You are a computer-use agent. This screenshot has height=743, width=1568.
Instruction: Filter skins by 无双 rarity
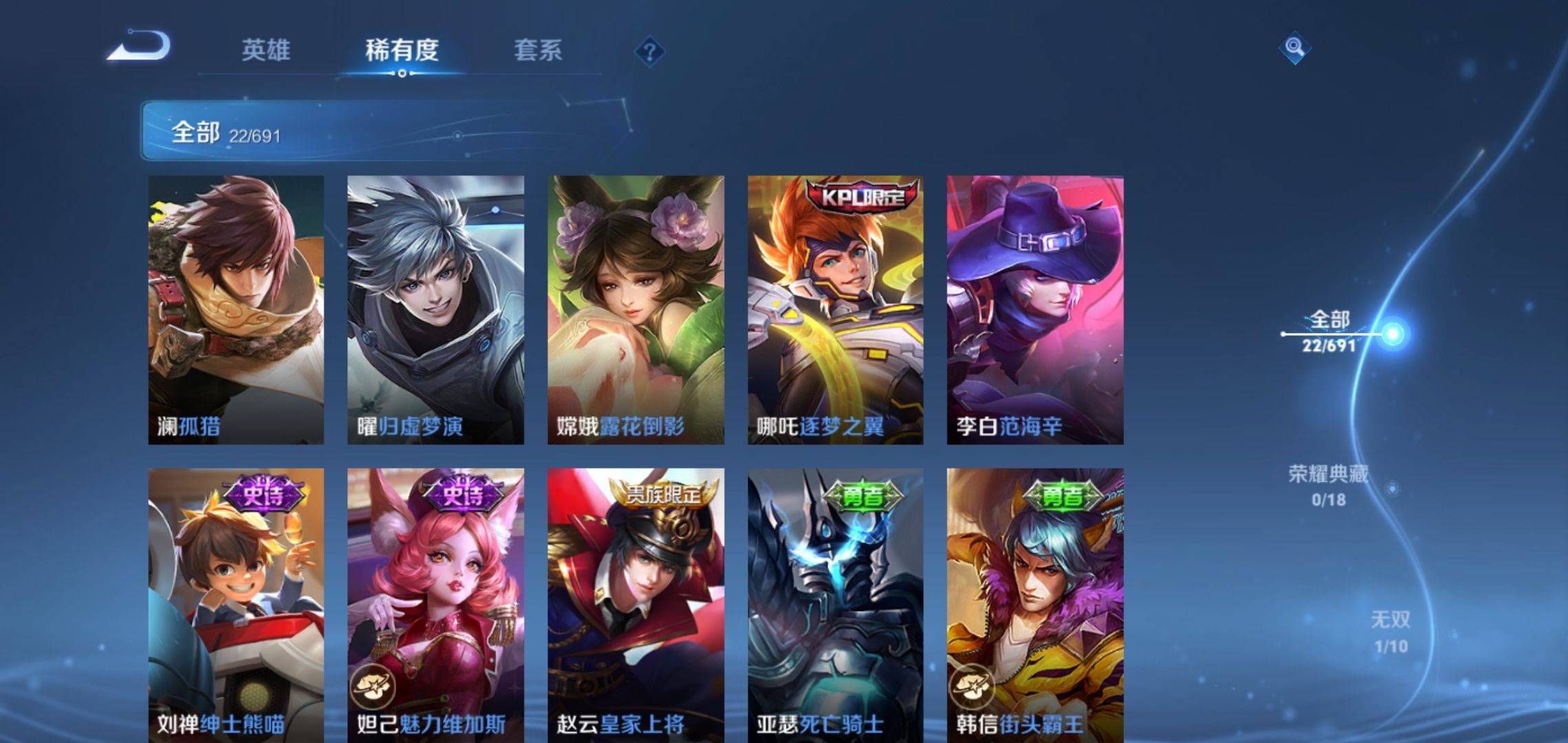(x=1390, y=632)
